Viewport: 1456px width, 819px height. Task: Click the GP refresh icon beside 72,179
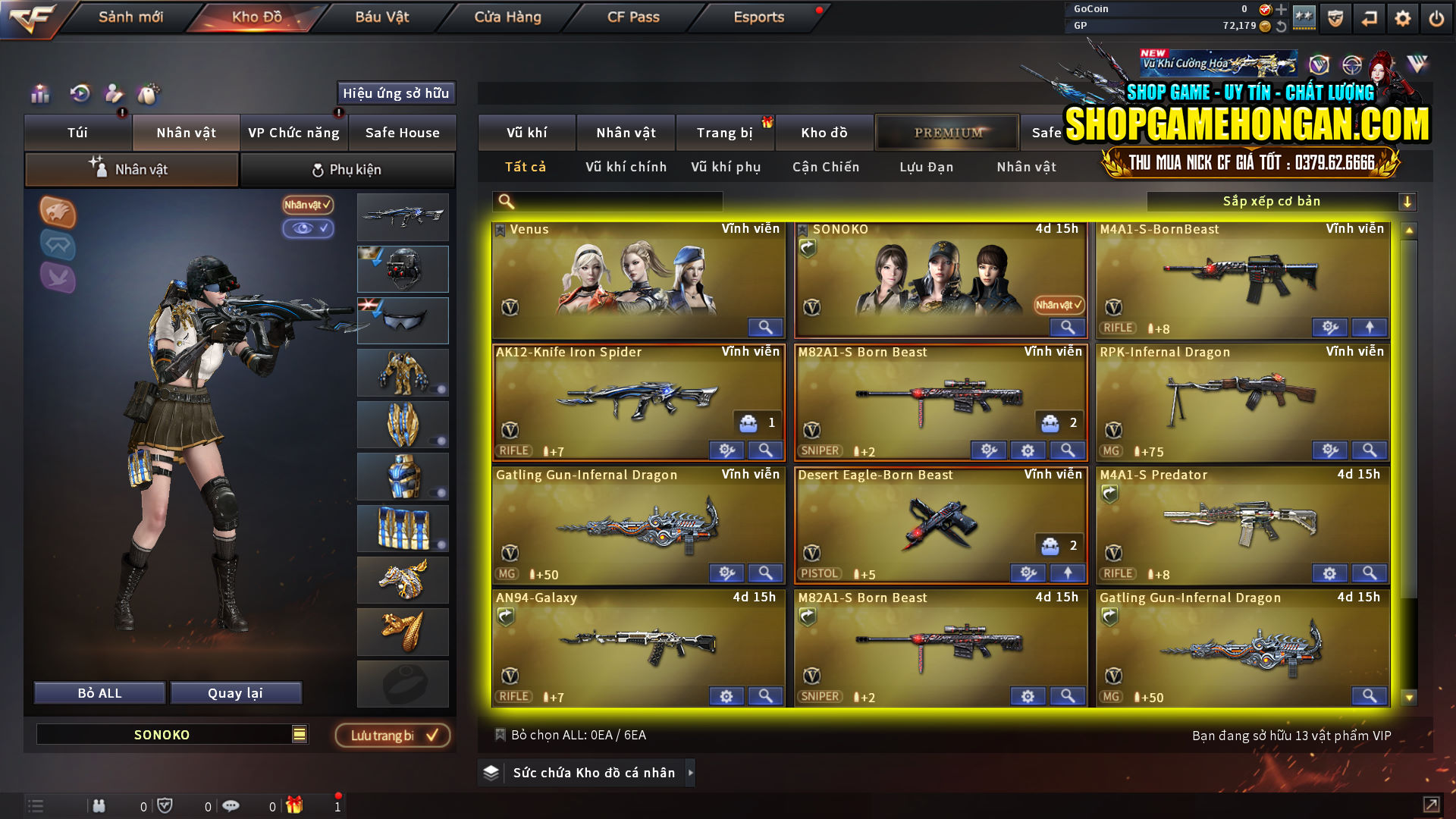pyautogui.click(x=1281, y=25)
